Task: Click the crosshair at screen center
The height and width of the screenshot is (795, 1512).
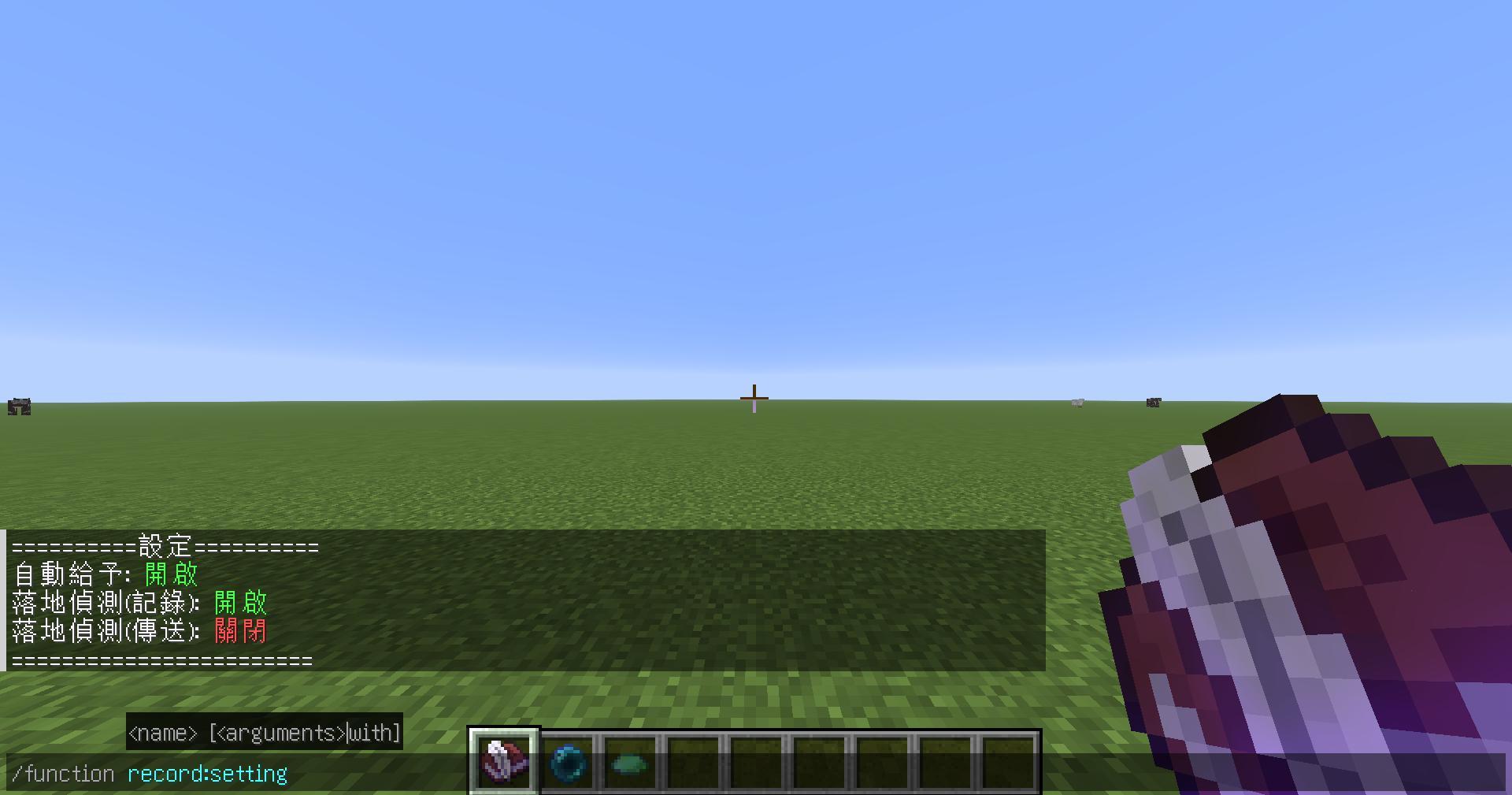Action: (x=754, y=398)
